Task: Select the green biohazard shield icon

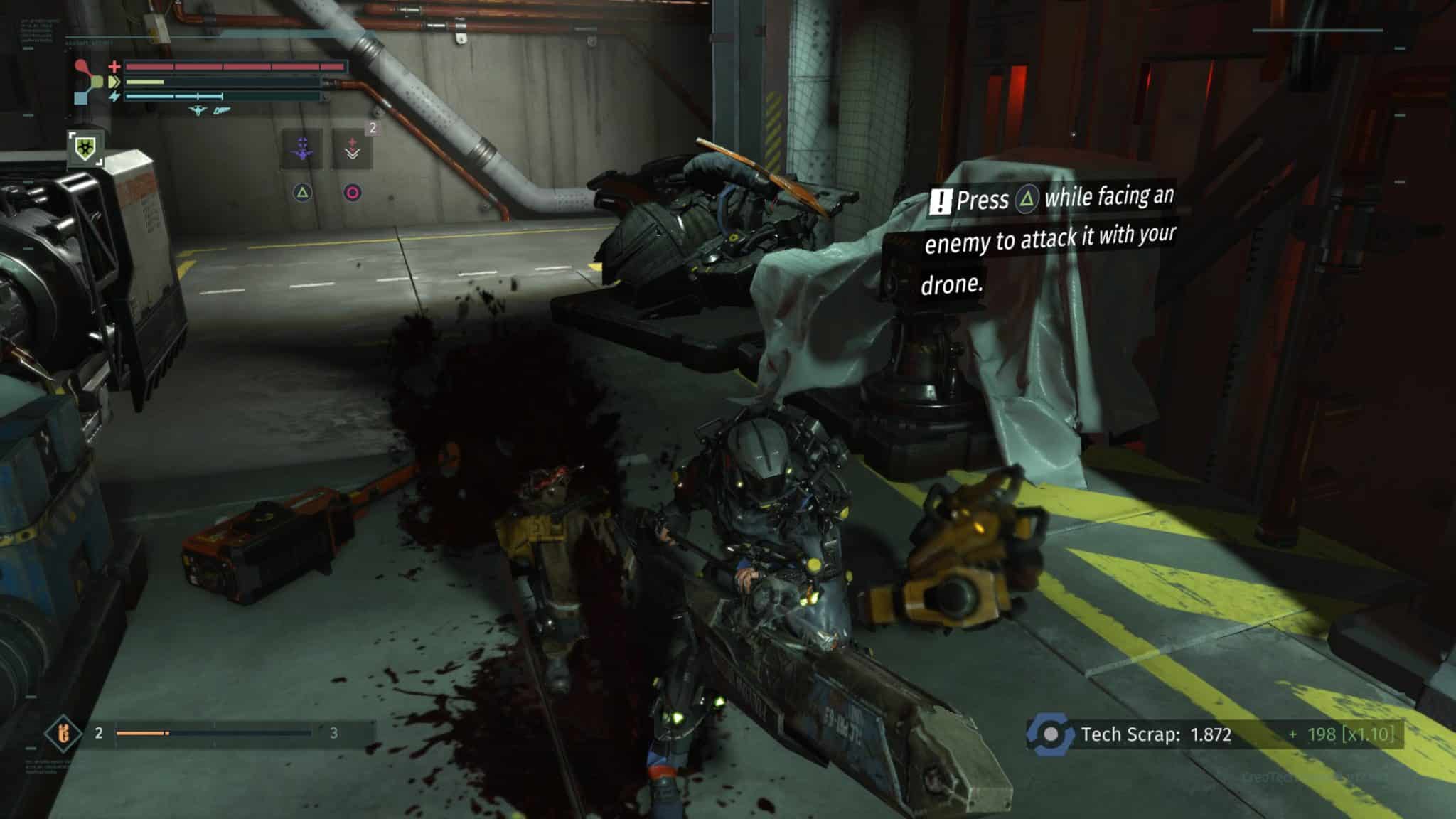Action: (85, 148)
